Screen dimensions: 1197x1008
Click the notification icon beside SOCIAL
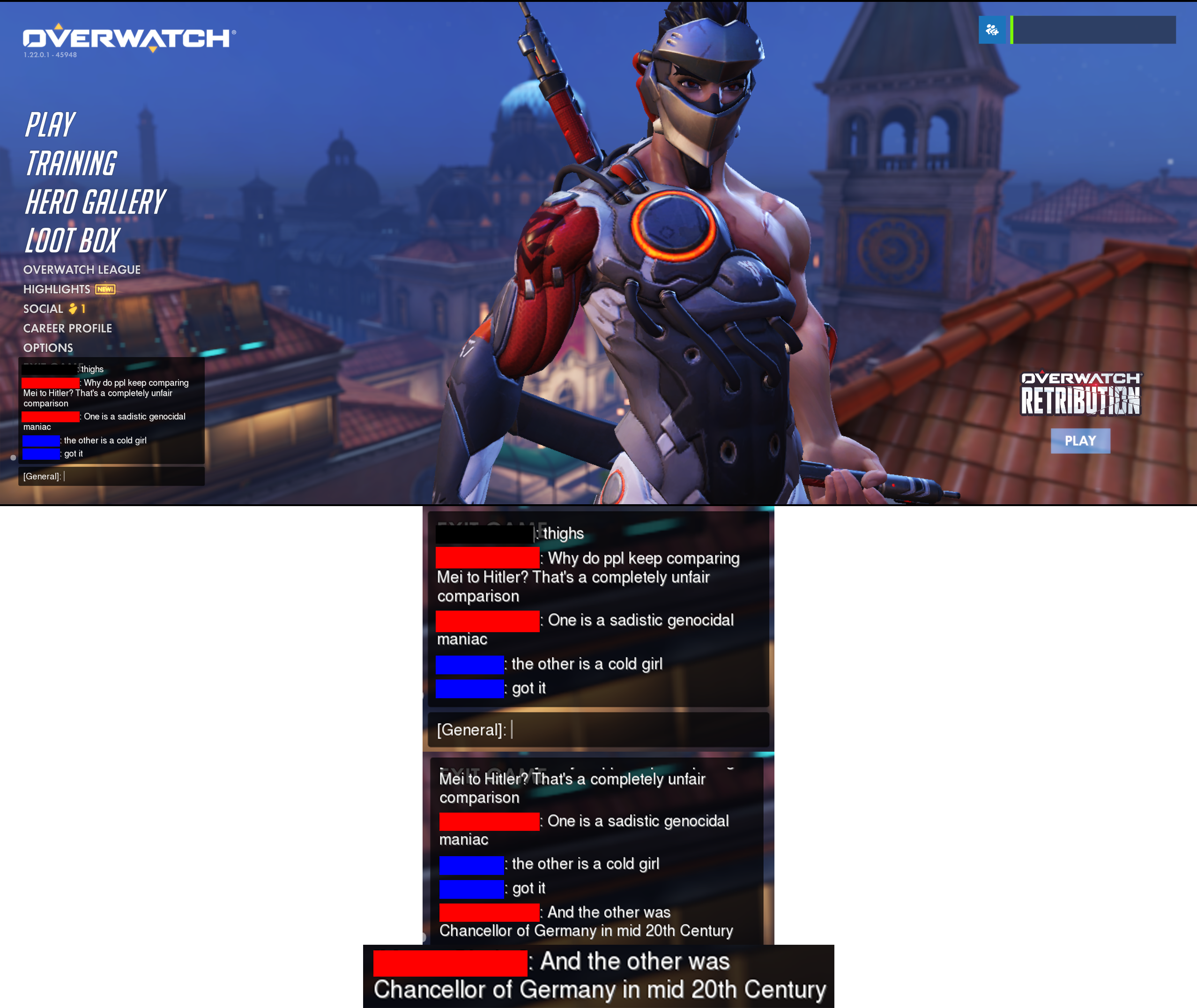pos(73,308)
